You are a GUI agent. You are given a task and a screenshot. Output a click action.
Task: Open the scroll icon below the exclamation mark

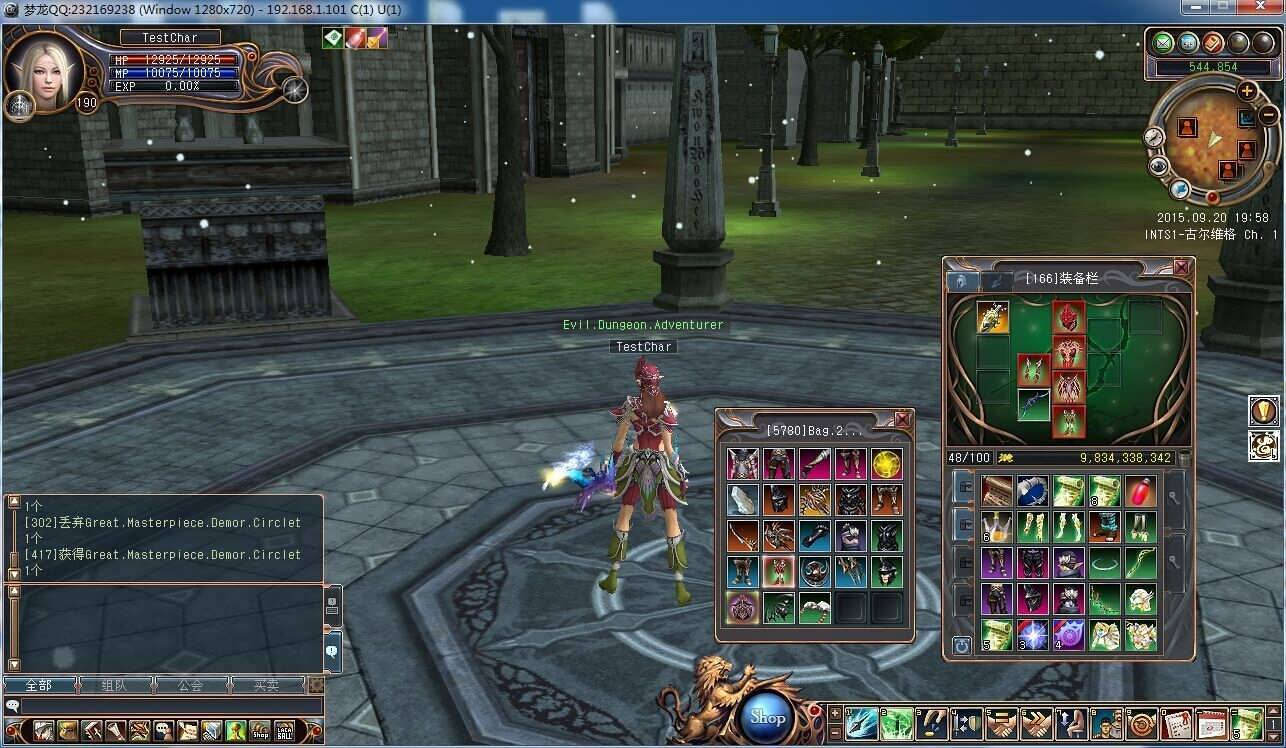1264,447
